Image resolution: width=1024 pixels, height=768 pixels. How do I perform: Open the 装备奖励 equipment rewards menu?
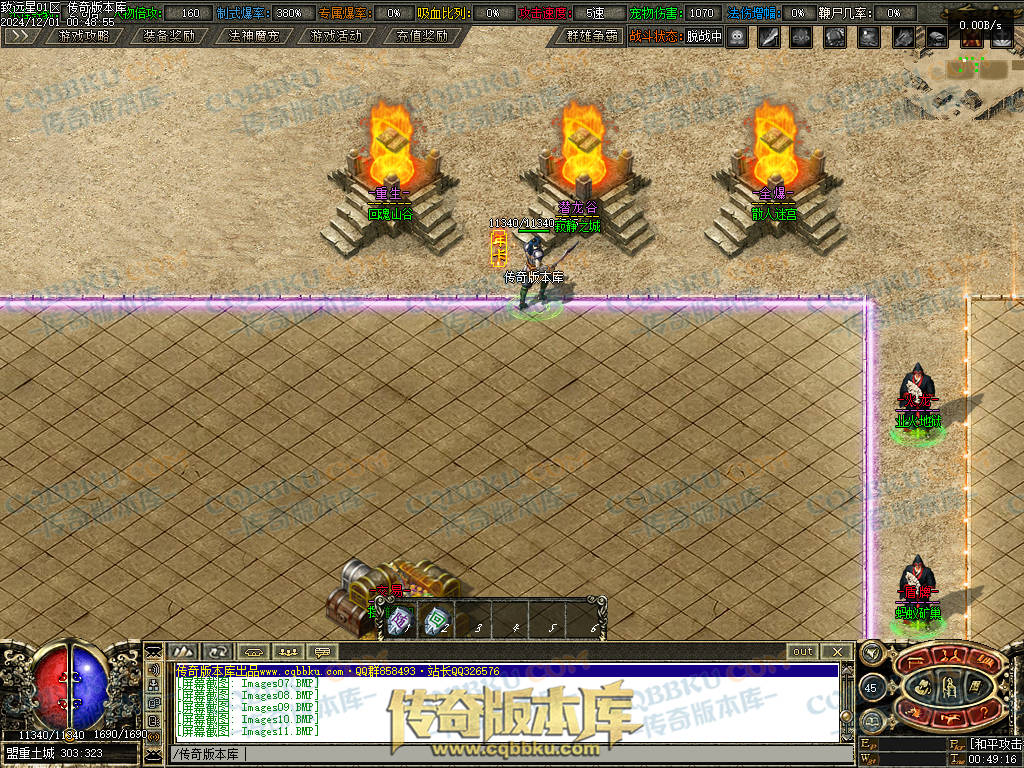pyautogui.click(x=168, y=36)
